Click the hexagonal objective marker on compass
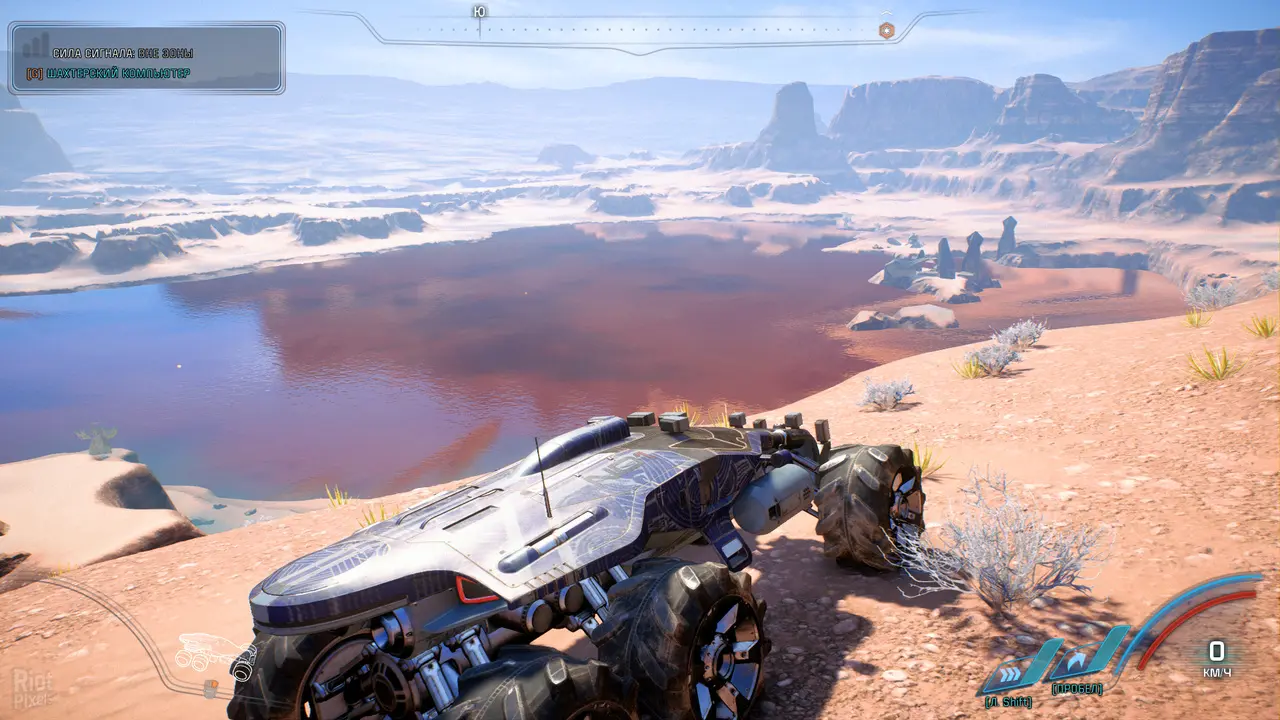Screen dimensions: 1280x720 (886, 30)
